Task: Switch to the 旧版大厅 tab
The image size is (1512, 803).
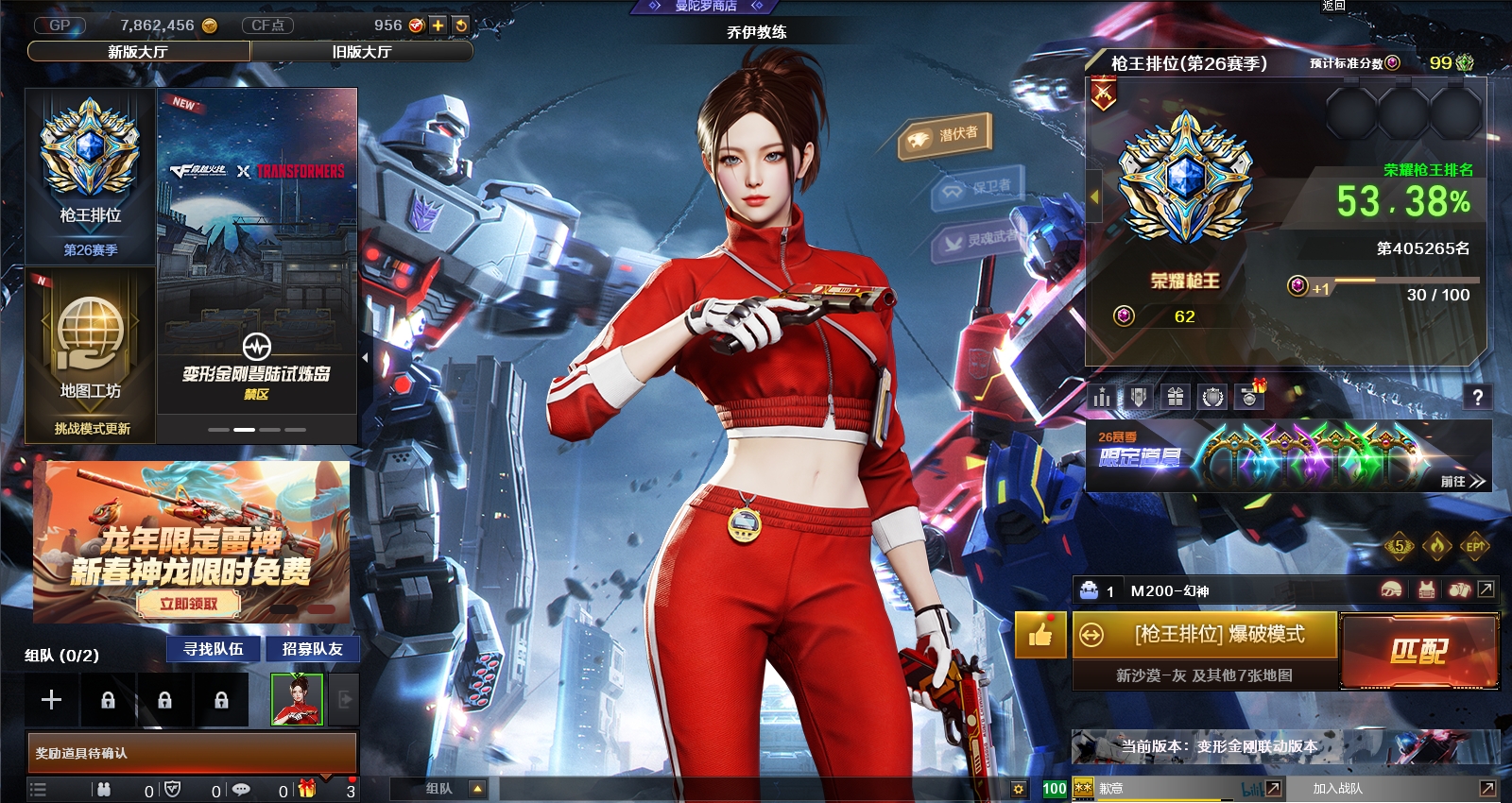Action: [361, 51]
